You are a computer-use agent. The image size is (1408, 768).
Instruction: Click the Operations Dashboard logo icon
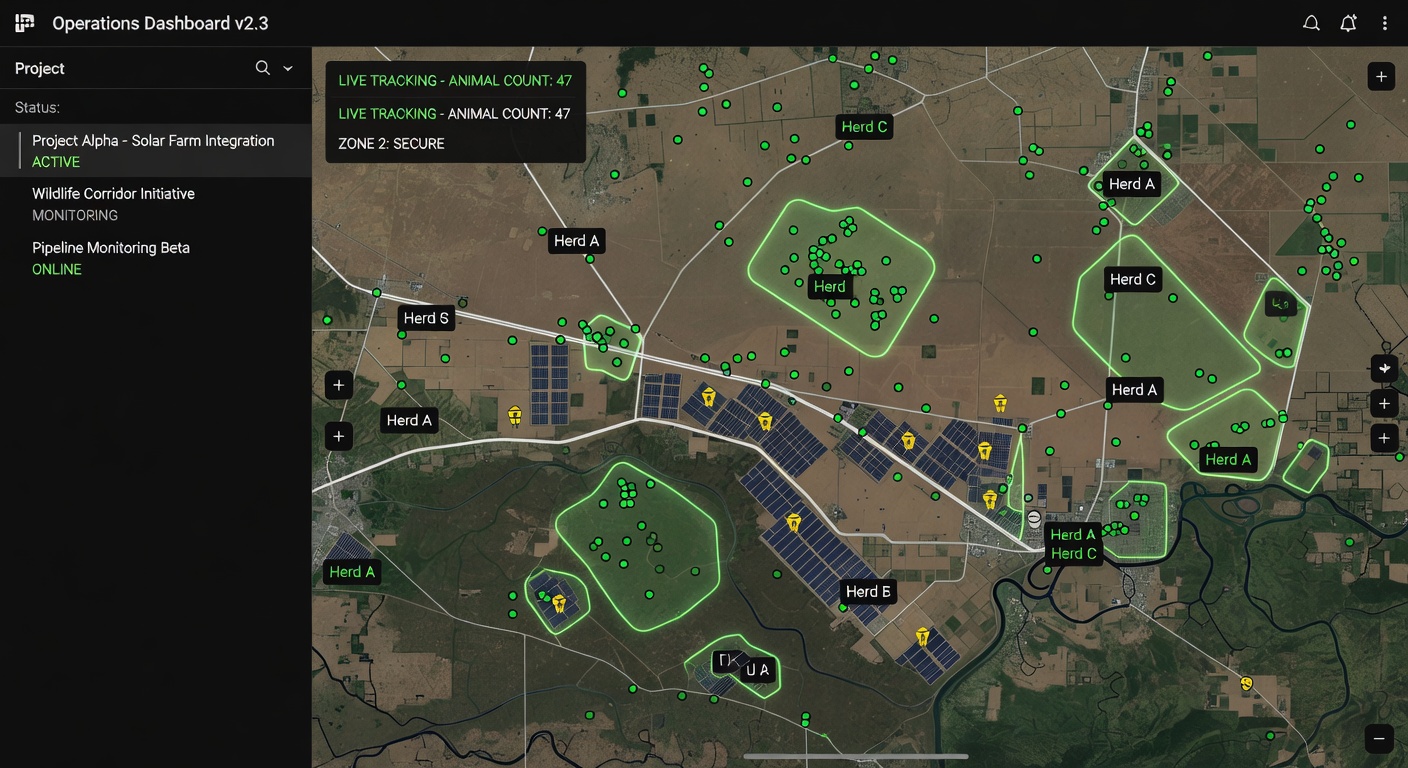[23, 22]
